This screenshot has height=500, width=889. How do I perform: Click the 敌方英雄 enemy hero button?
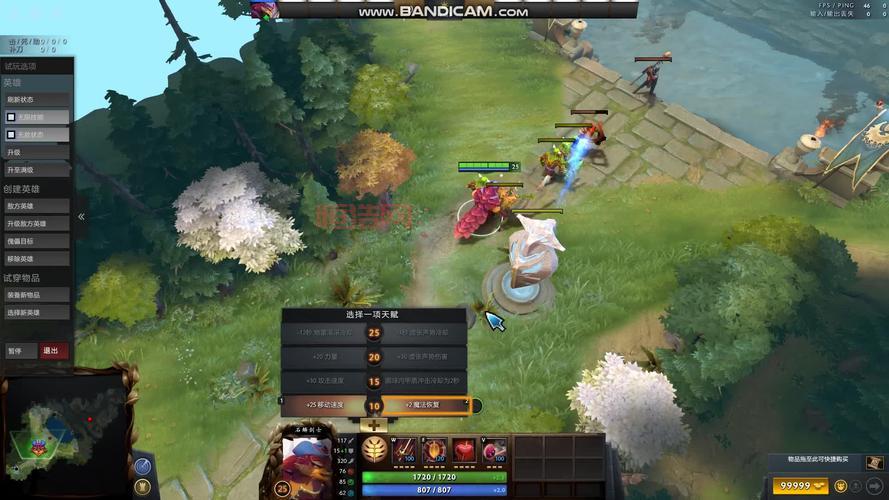36,206
